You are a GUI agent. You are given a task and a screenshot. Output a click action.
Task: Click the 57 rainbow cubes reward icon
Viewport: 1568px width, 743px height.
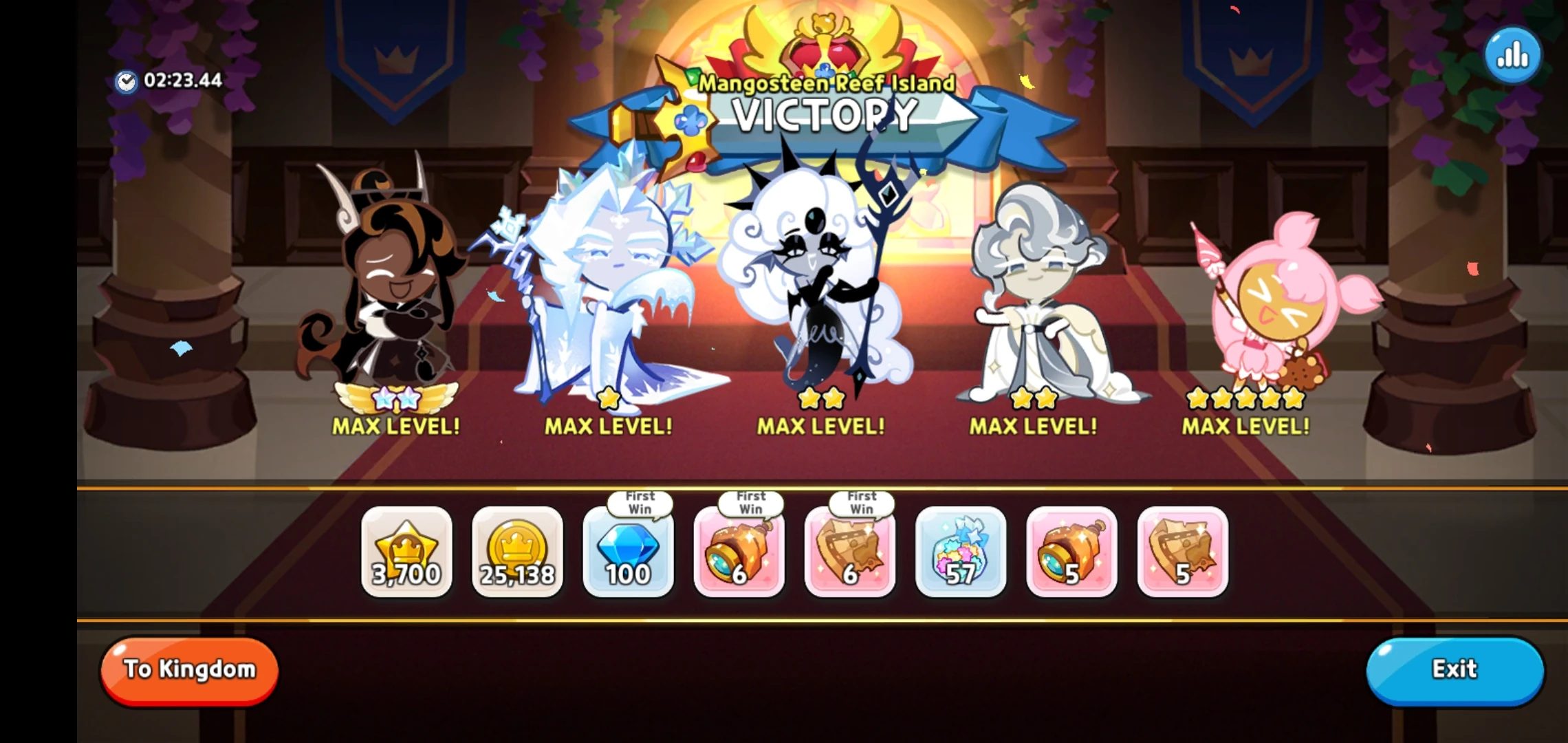point(961,554)
